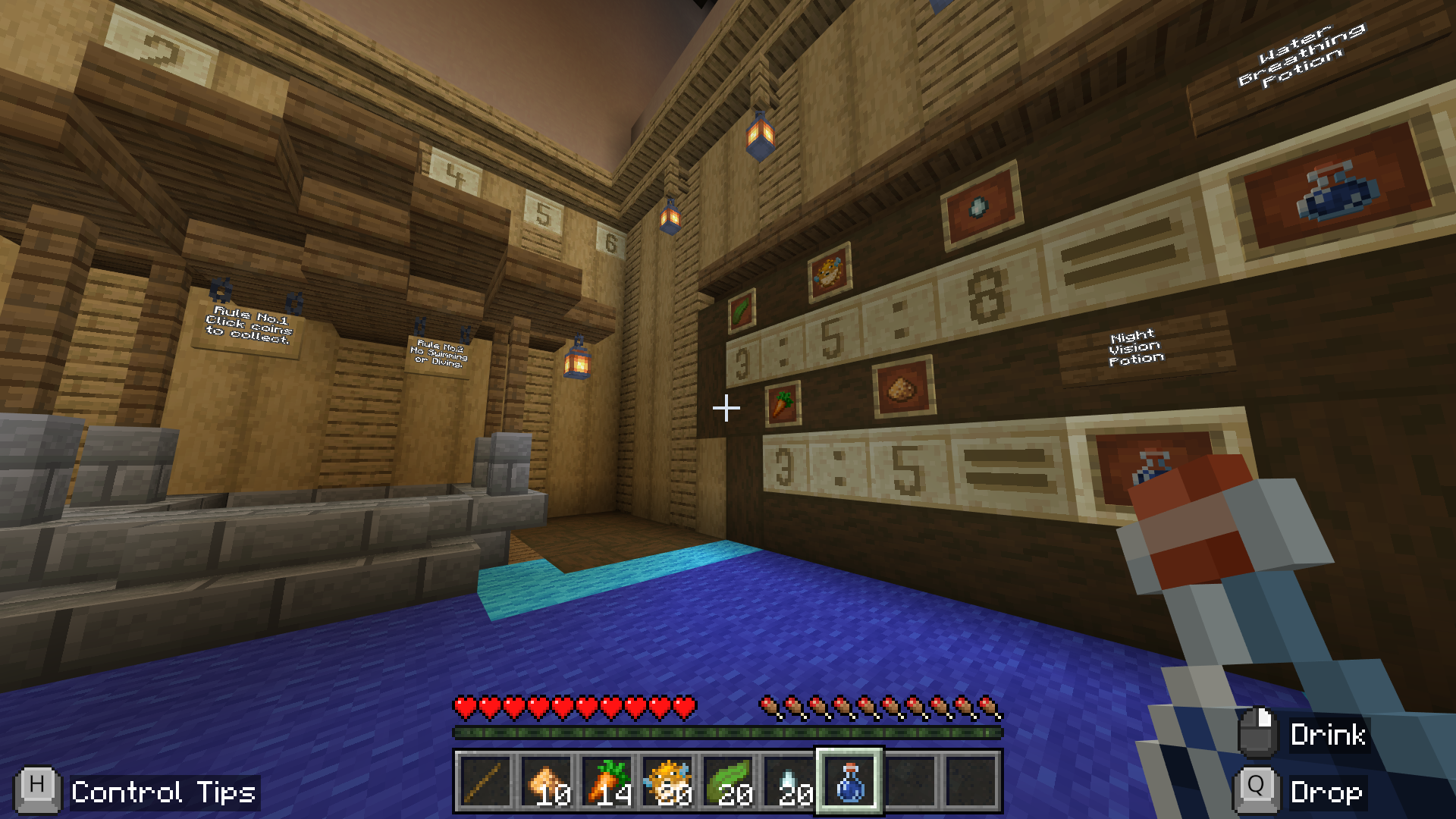Screen dimensions: 1456x819
Task: Click the rabbit hide stack of 10
Action: tap(547, 781)
